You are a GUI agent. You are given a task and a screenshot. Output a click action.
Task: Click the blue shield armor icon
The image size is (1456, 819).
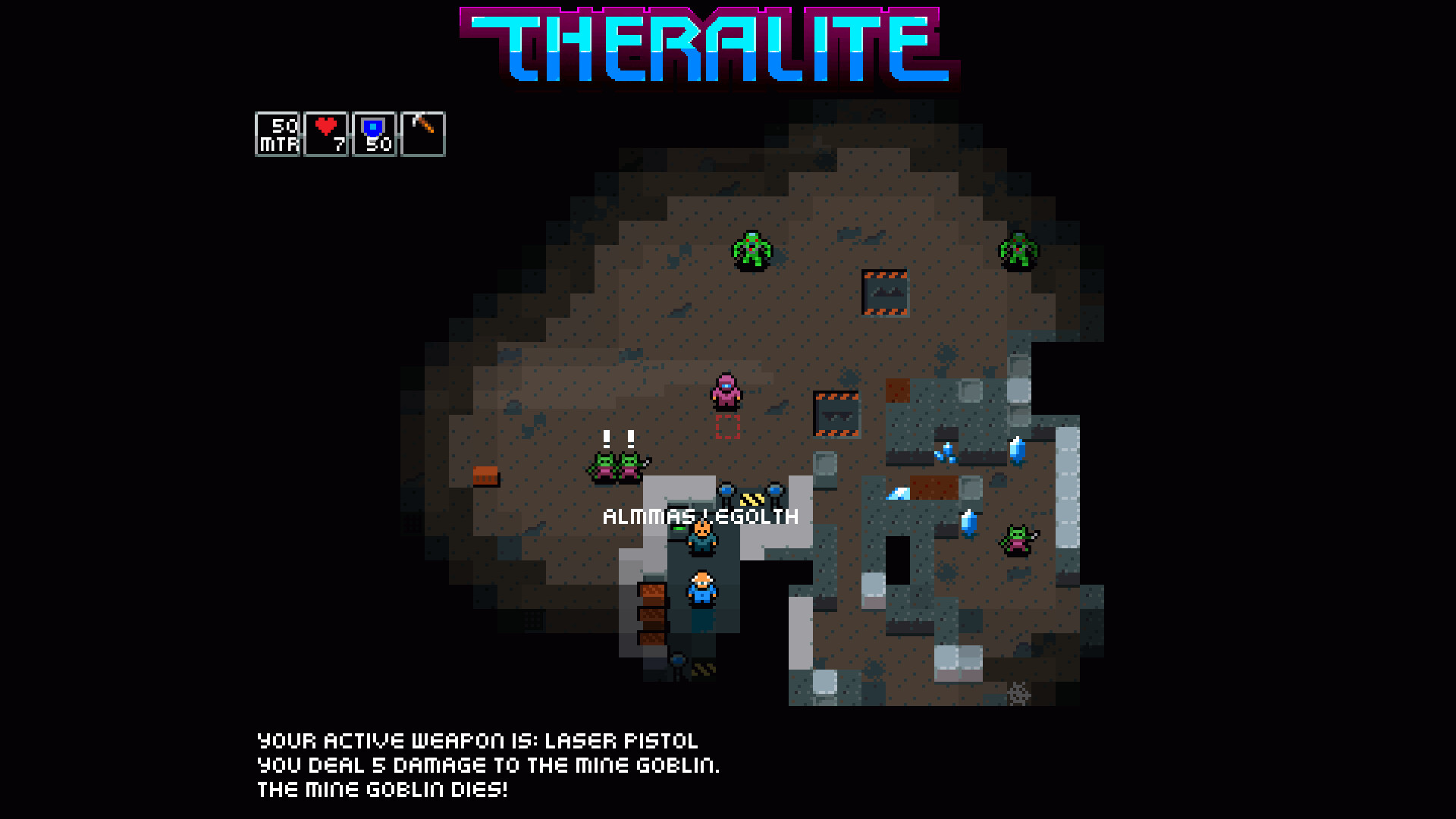373,130
